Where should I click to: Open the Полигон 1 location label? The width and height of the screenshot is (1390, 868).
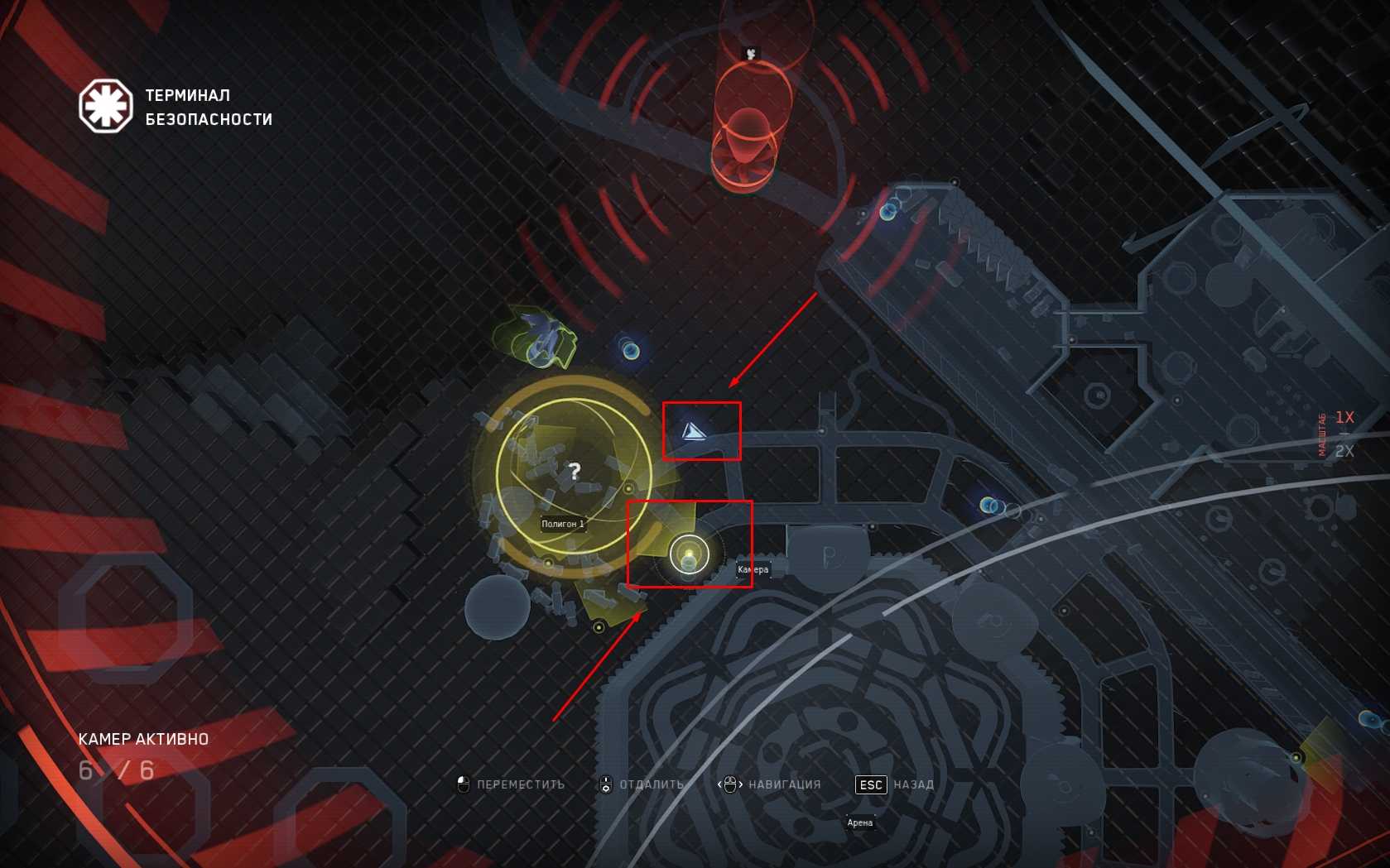pyautogui.click(x=563, y=524)
